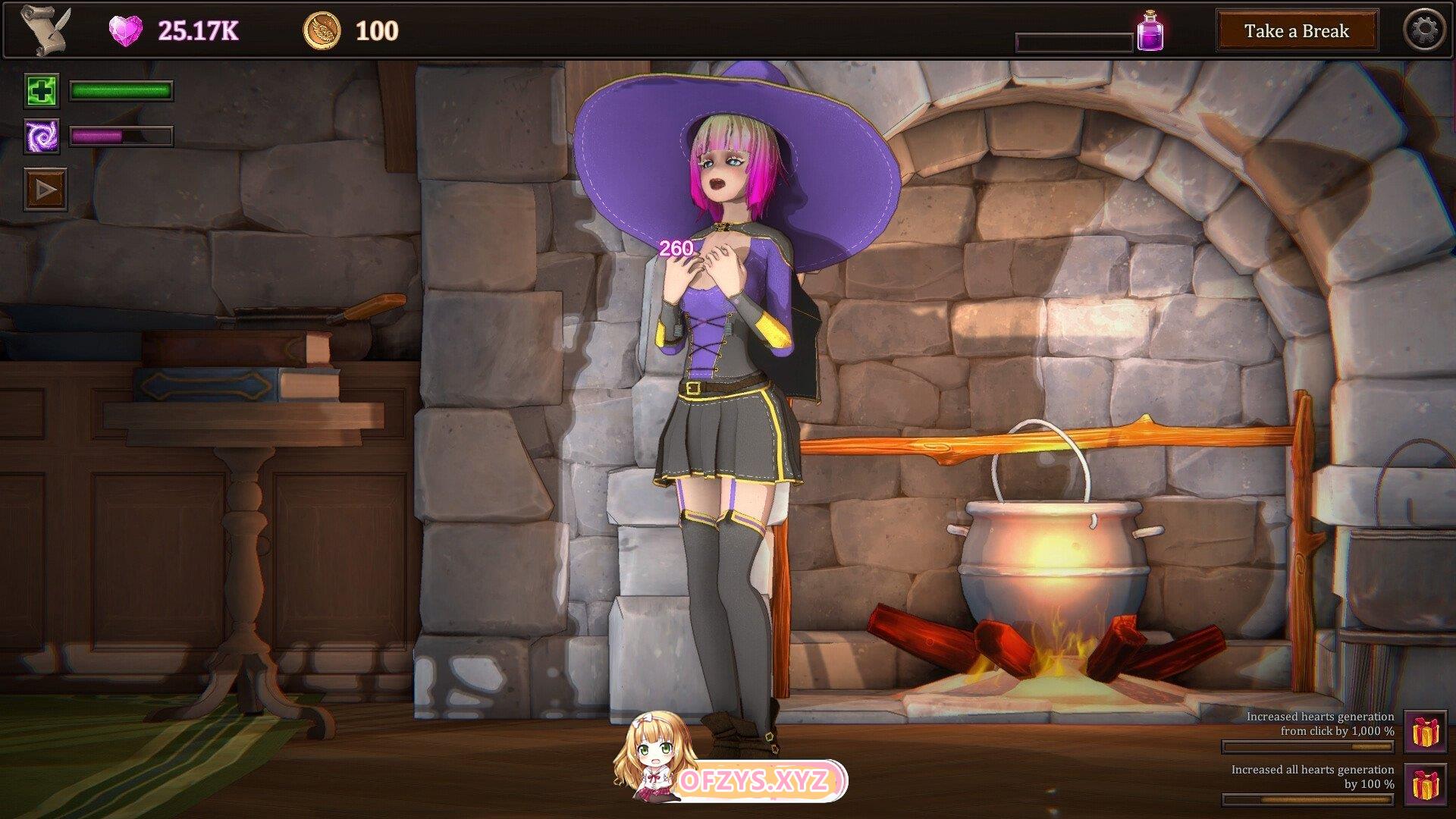Use the purple potion bottle

click(1150, 31)
